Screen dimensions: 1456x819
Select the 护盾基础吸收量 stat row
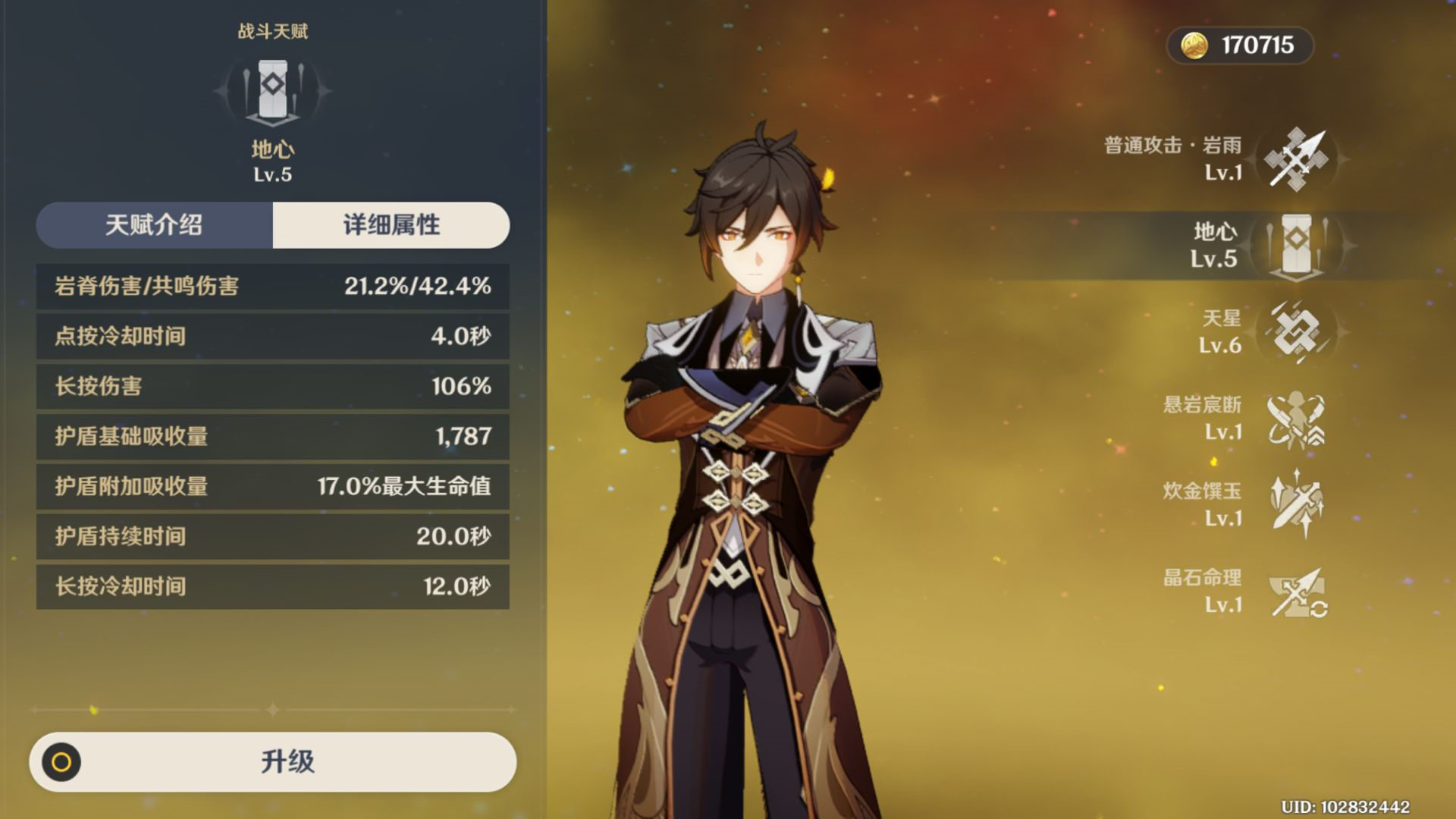[x=273, y=437]
